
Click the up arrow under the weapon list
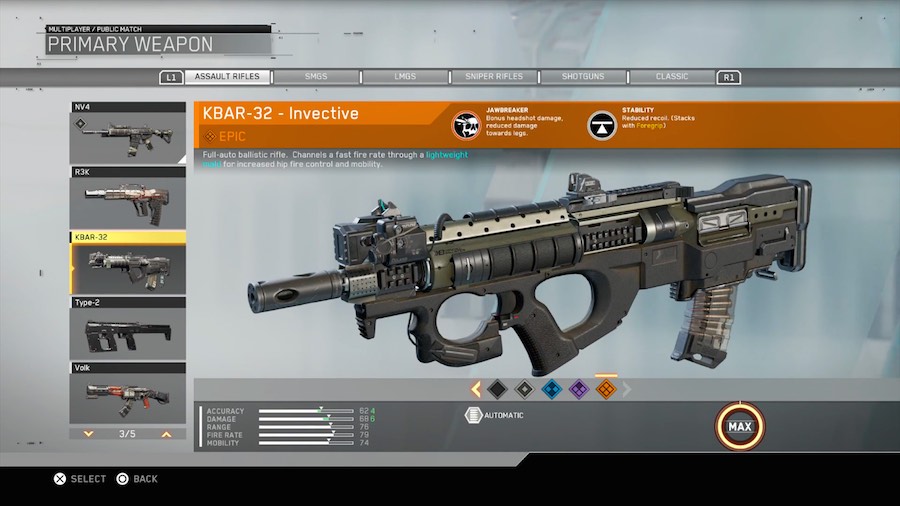[166, 434]
